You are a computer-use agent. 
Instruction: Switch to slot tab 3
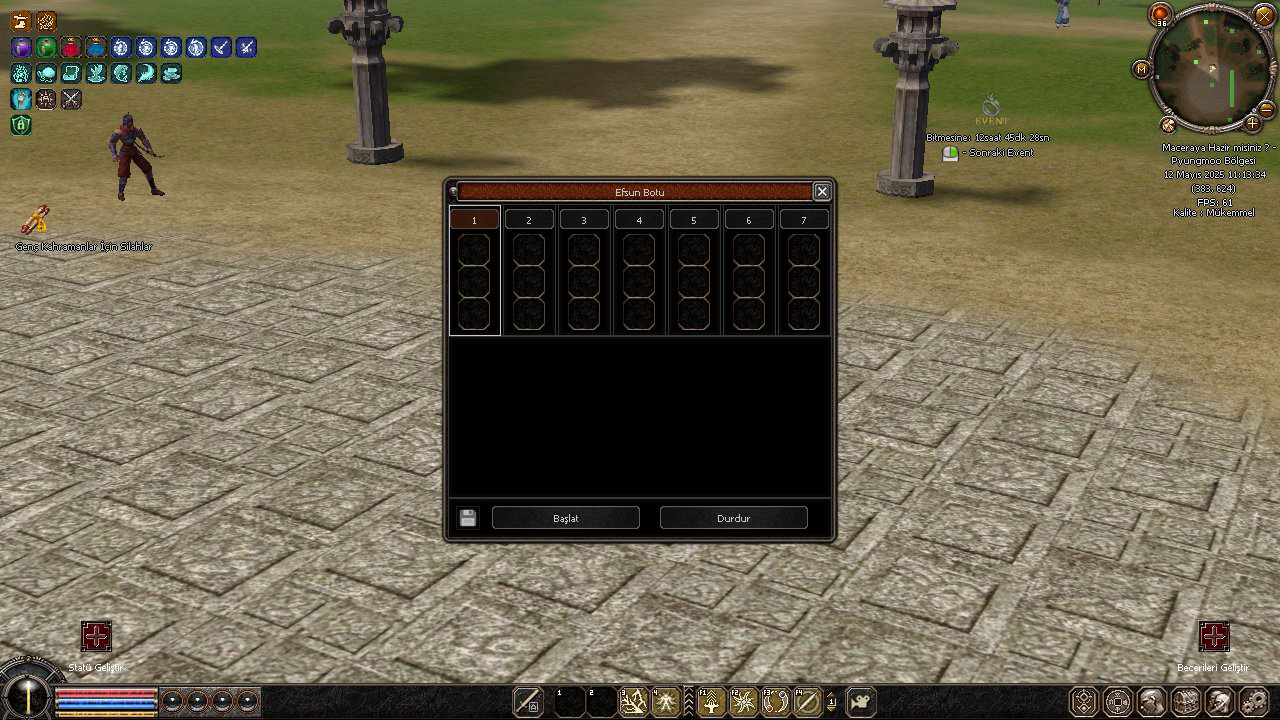pos(584,220)
